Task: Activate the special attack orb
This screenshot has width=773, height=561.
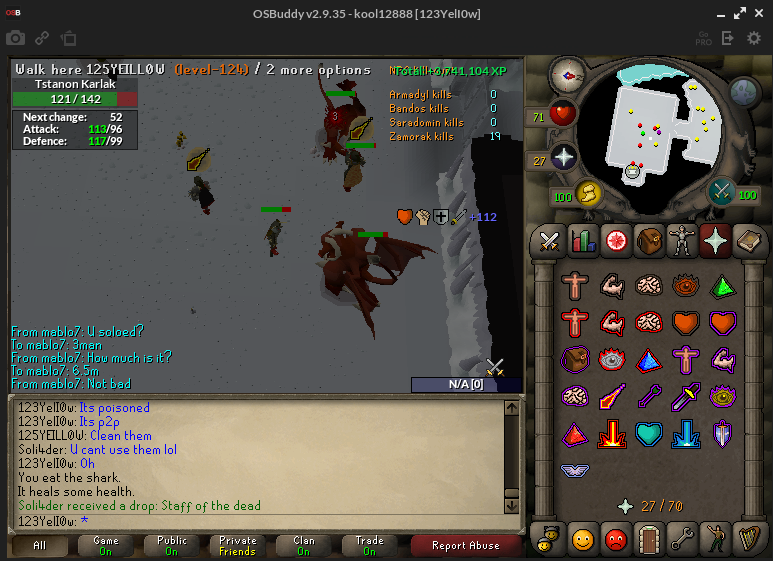Action: (722, 191)
